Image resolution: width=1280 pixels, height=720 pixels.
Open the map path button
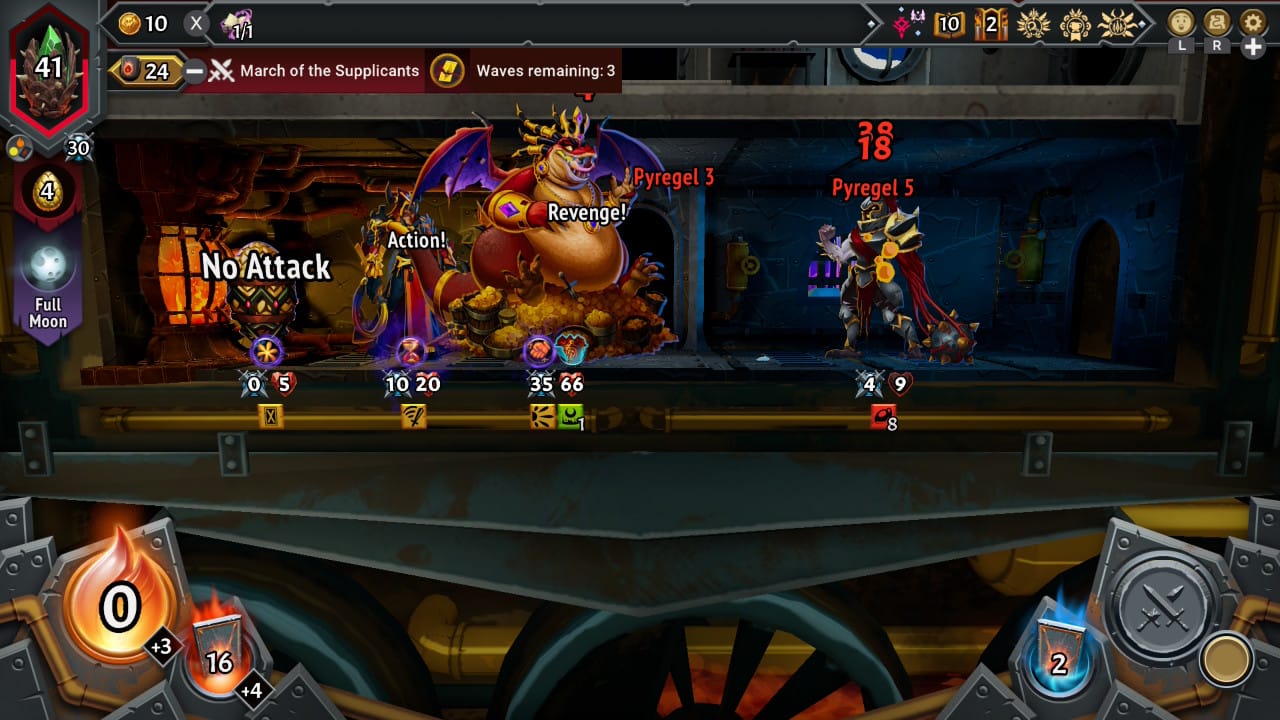click(1217, 22)
